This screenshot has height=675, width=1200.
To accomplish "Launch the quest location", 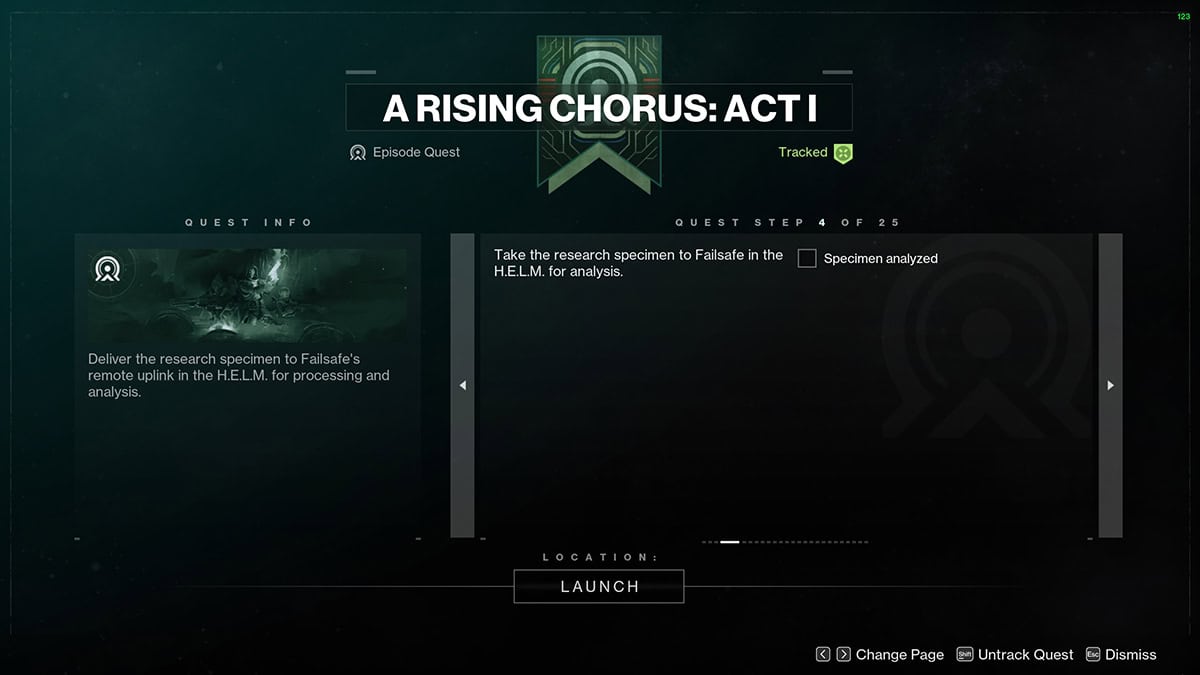I will point(599,587).
